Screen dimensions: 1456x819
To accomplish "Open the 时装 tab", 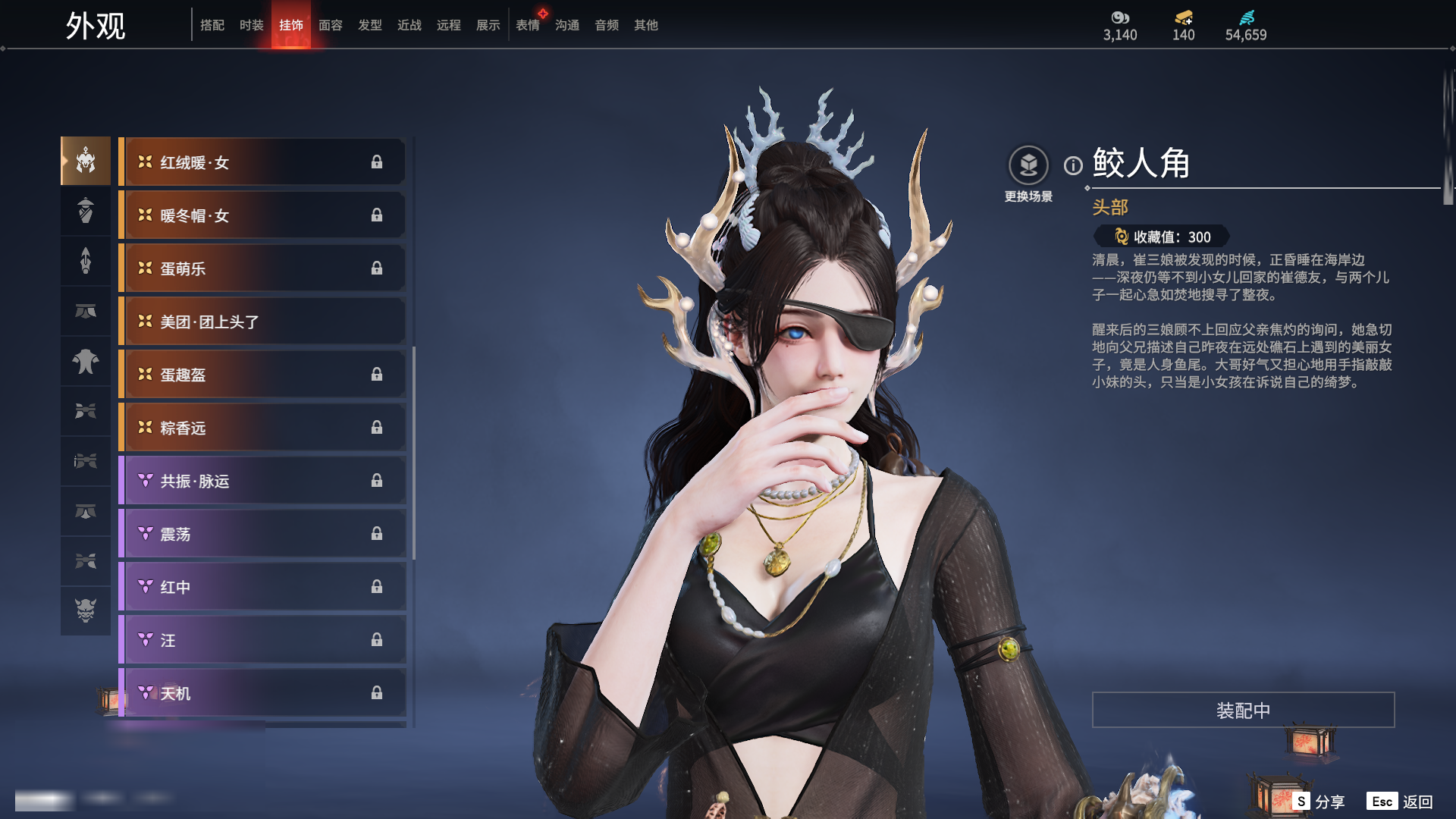I will tap(252, 25).
